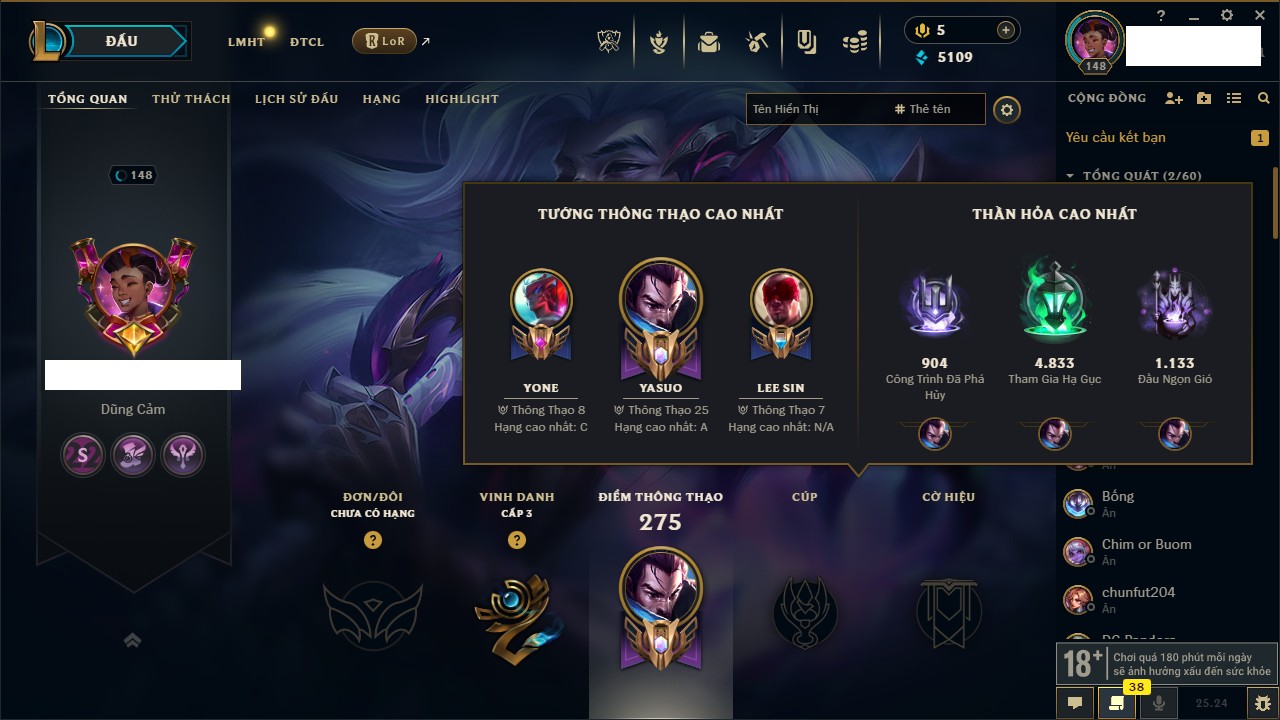This screenshot has height=720, width=1280.
Task: Open the backpack collection icon
Action: coord(709,42)
